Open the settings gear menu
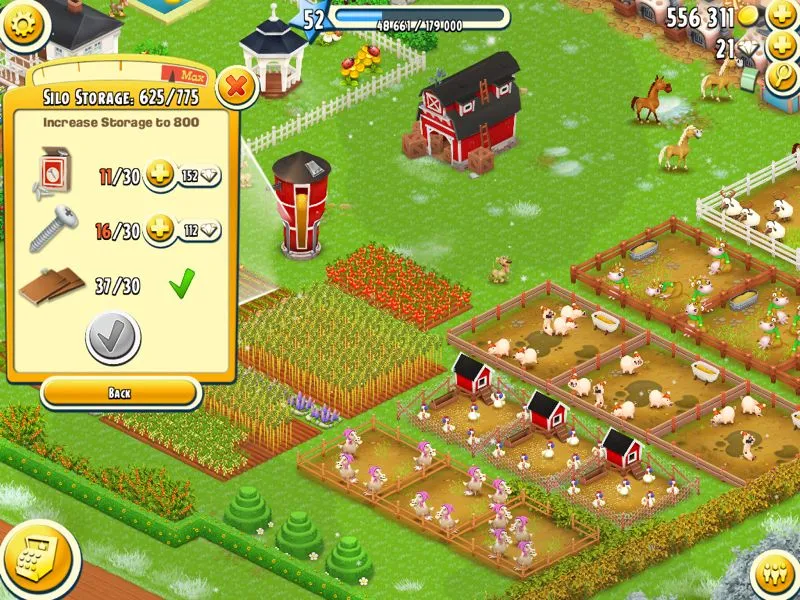This screenshot has height=600, width=800. point(25,20)
